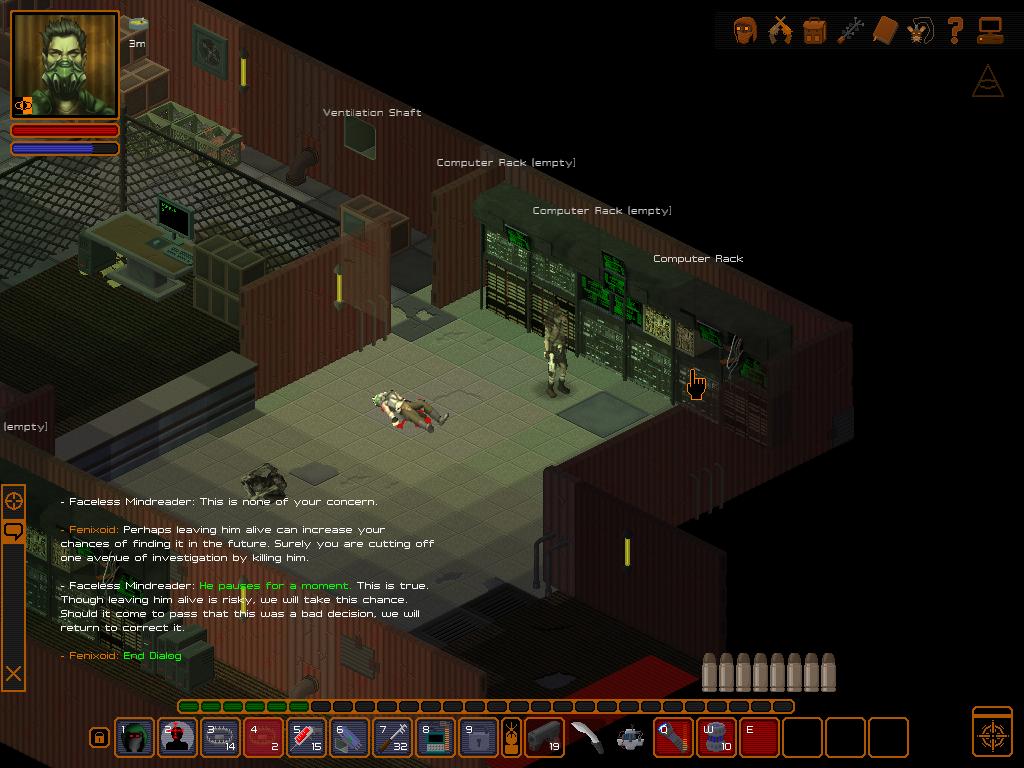
Task: Open the computer icon game menu
Action: (x=990, y=30)
